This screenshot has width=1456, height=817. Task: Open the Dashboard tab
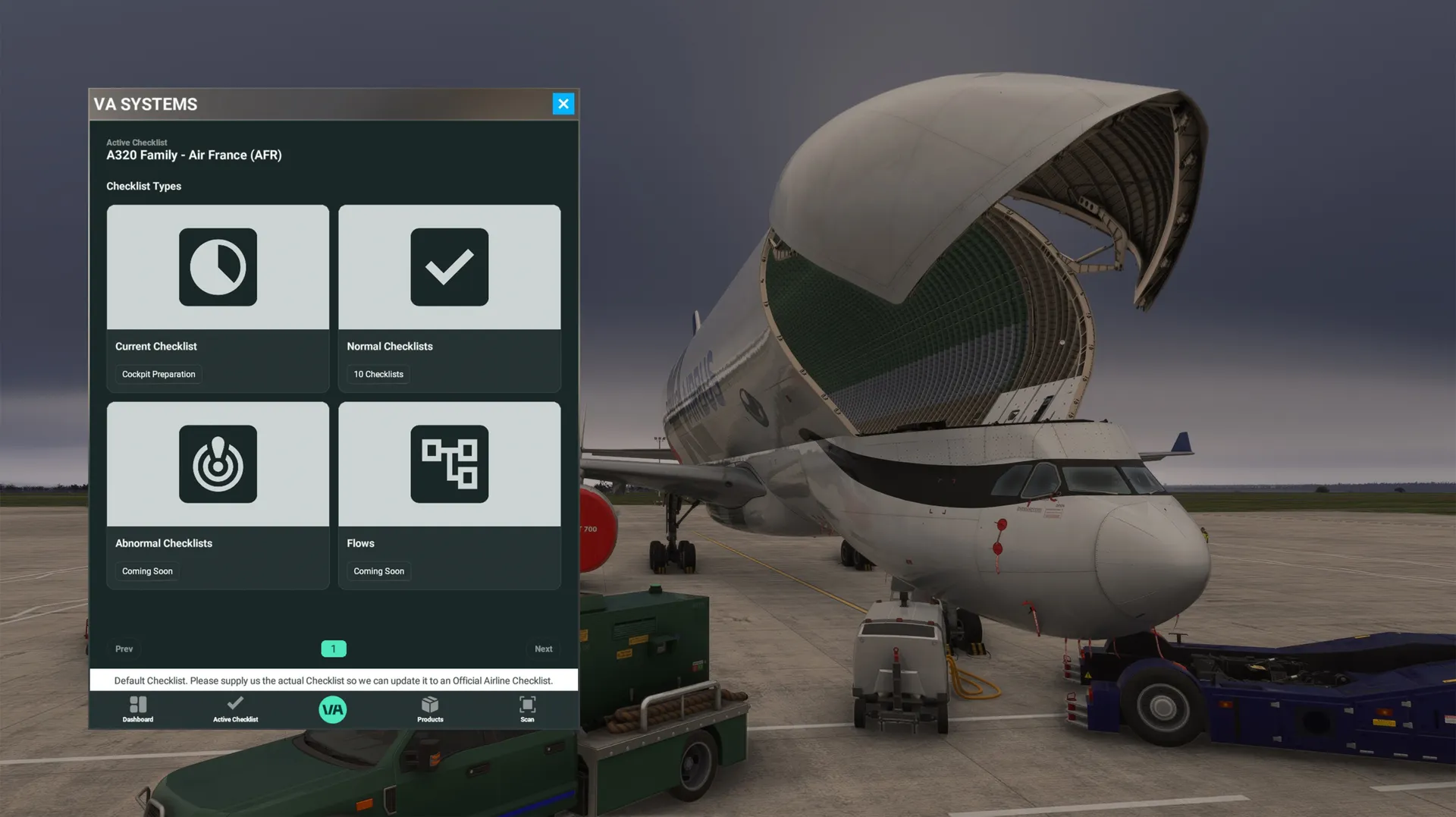(x=138, y=709)
